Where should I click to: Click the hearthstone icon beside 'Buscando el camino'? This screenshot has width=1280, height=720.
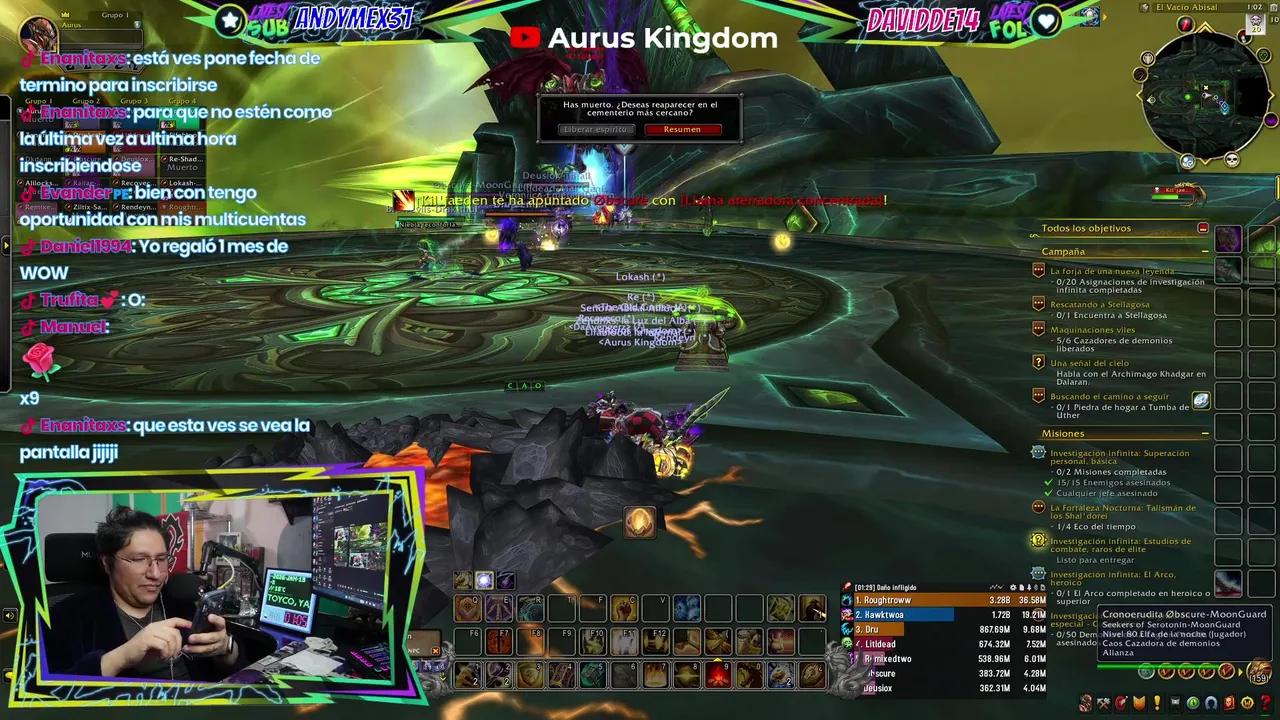pos(1201,399)
